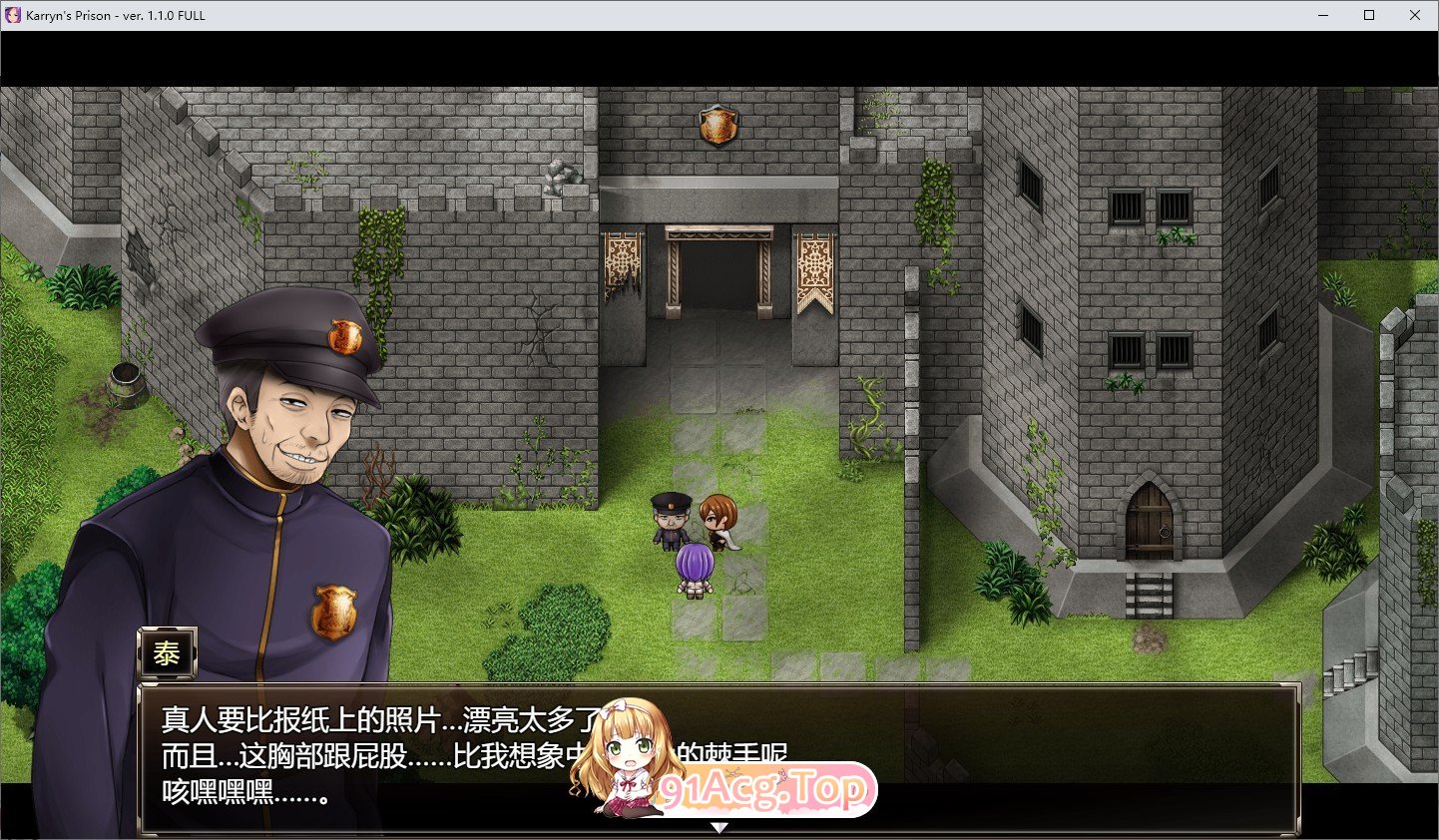Click the shield crest above the castle gate
This screenshot has width=1439, height=840.
click(x=720, y=125)
